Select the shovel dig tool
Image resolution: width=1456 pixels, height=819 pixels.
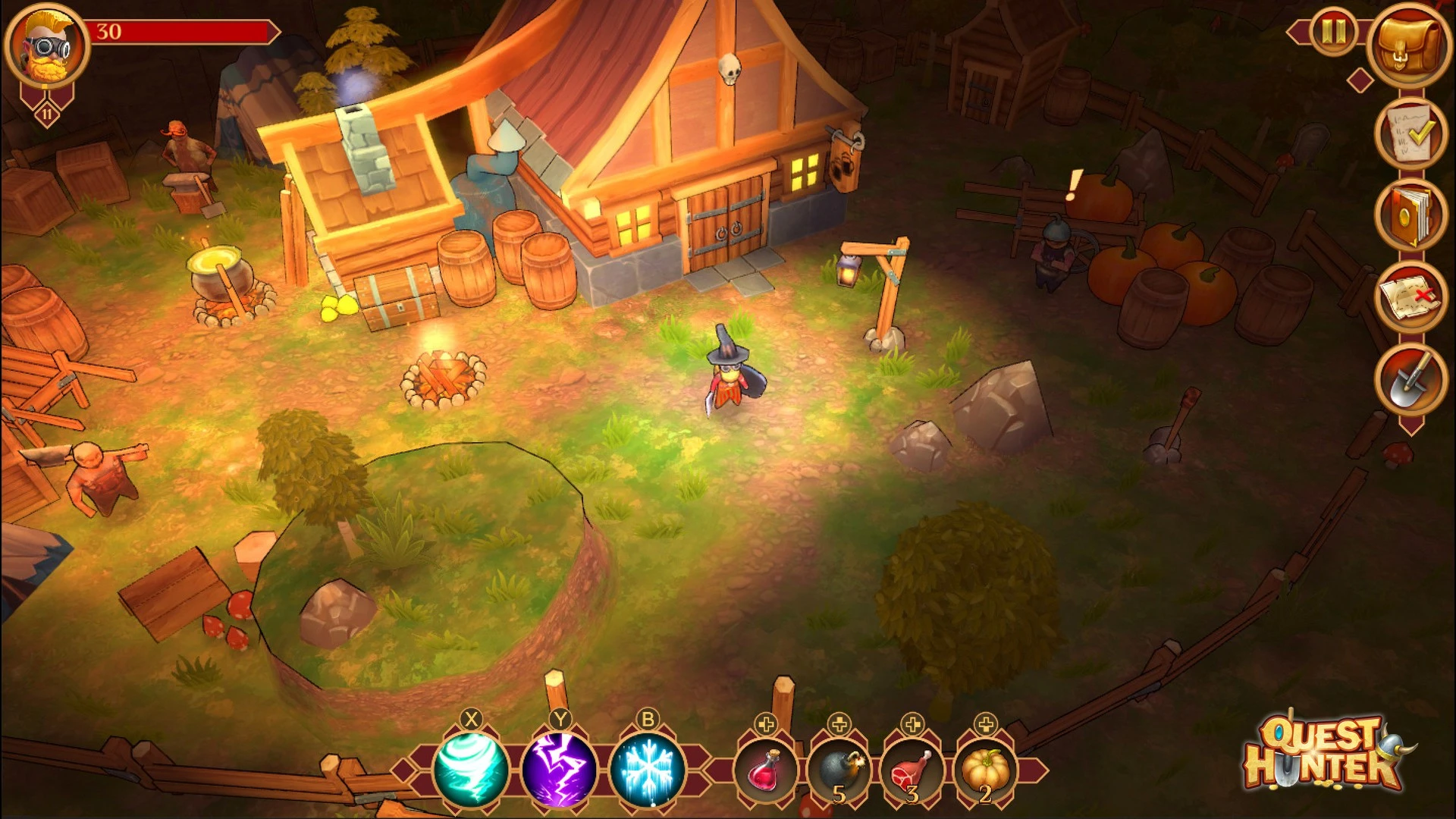click(x=1410, y=379)
